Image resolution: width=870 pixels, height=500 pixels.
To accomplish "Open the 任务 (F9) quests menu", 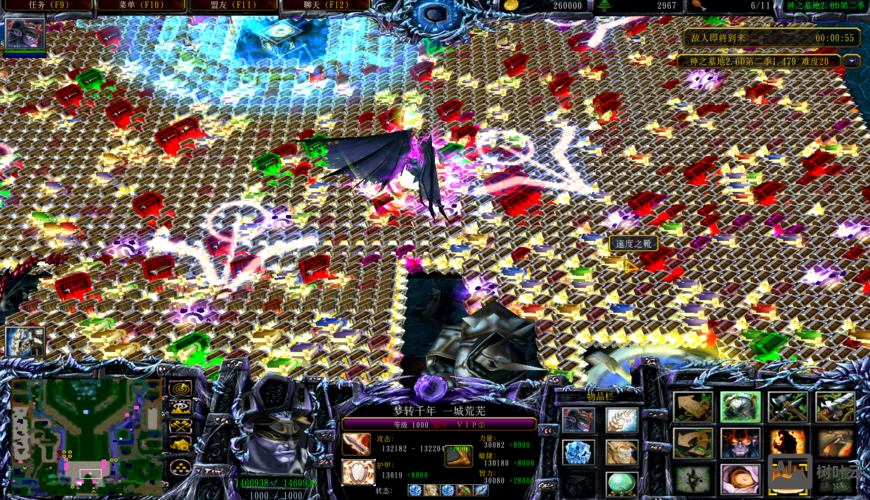I will (x=48, y=6).
